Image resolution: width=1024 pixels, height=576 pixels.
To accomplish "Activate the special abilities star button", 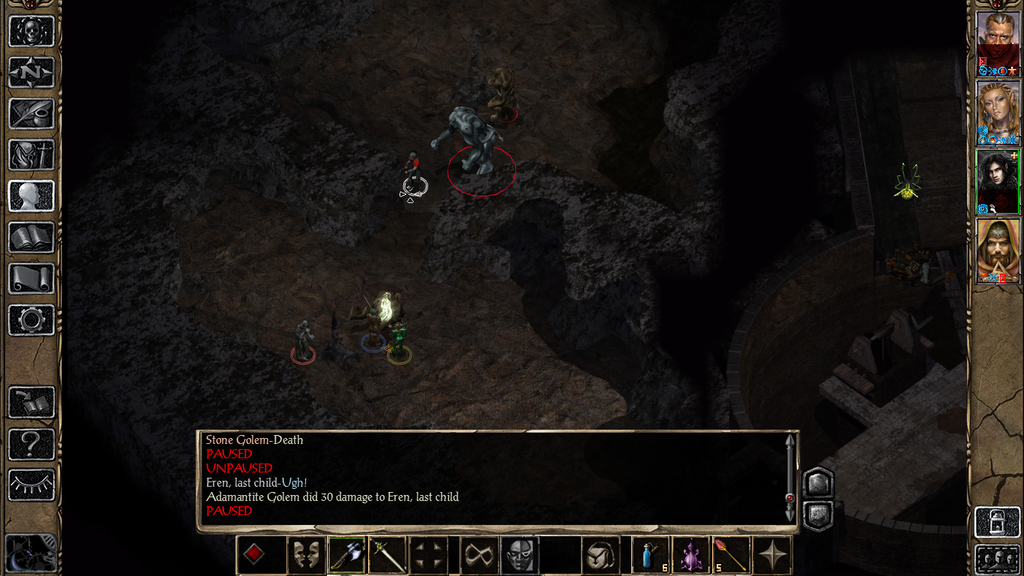I will point(773,555).
